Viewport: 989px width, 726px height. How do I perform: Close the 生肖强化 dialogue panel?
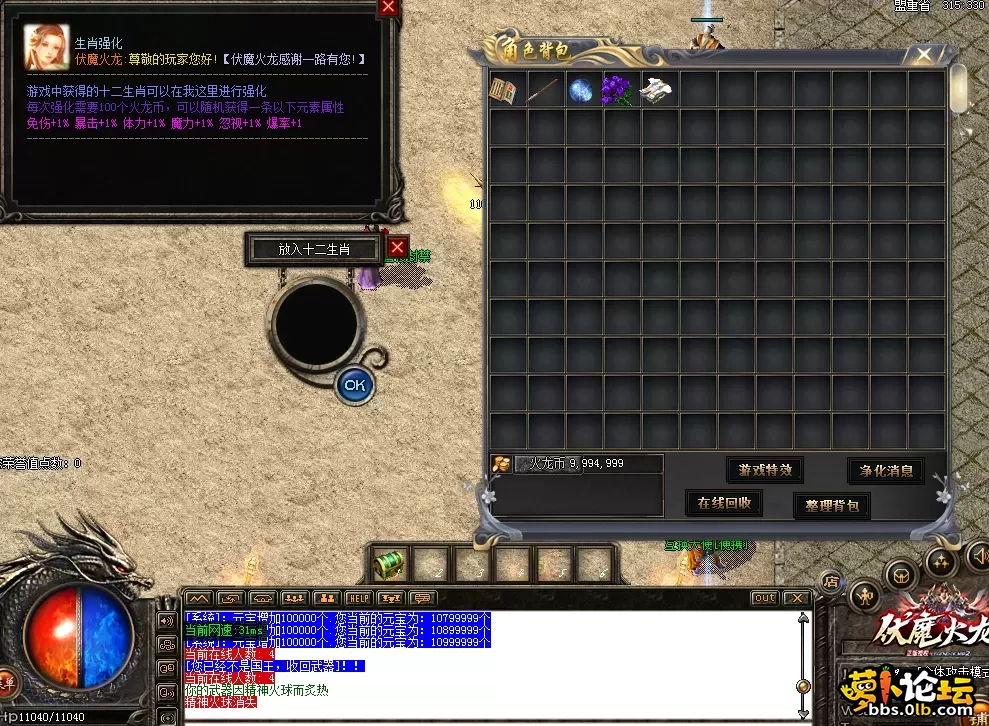point(388,8)
